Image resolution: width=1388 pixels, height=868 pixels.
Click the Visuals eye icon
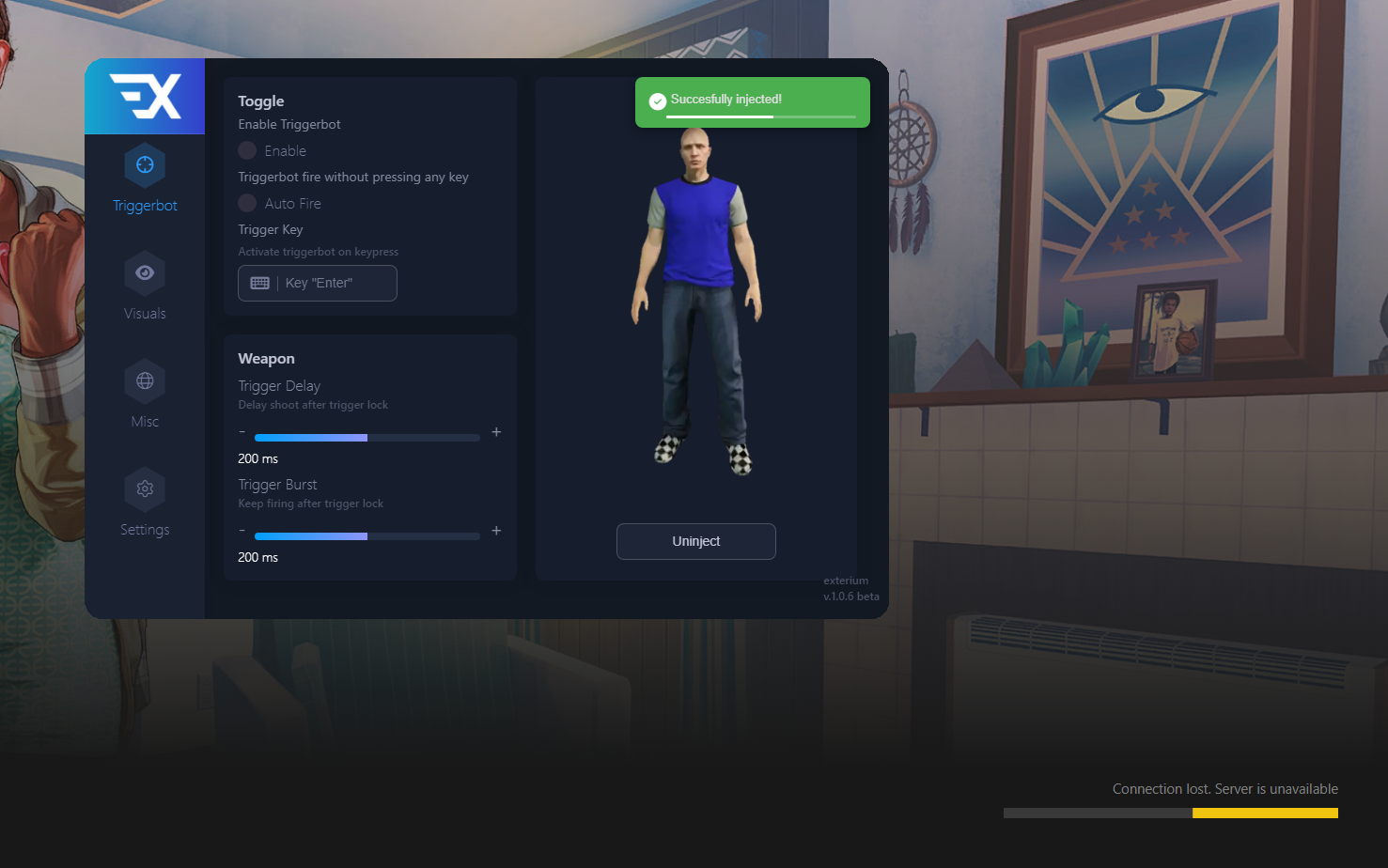coord(144,271)
